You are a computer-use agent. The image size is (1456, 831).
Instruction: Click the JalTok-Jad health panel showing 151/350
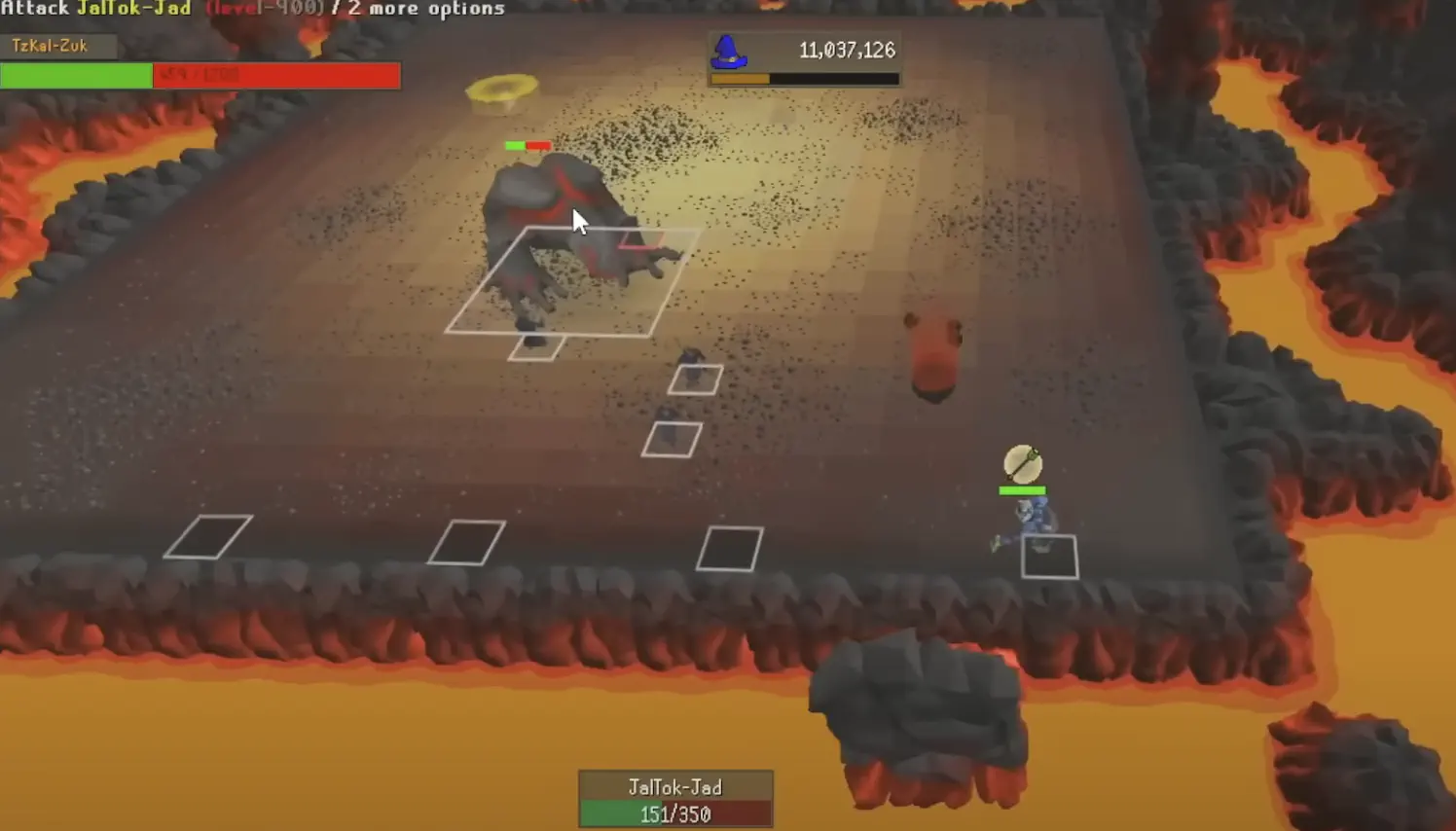675,798
